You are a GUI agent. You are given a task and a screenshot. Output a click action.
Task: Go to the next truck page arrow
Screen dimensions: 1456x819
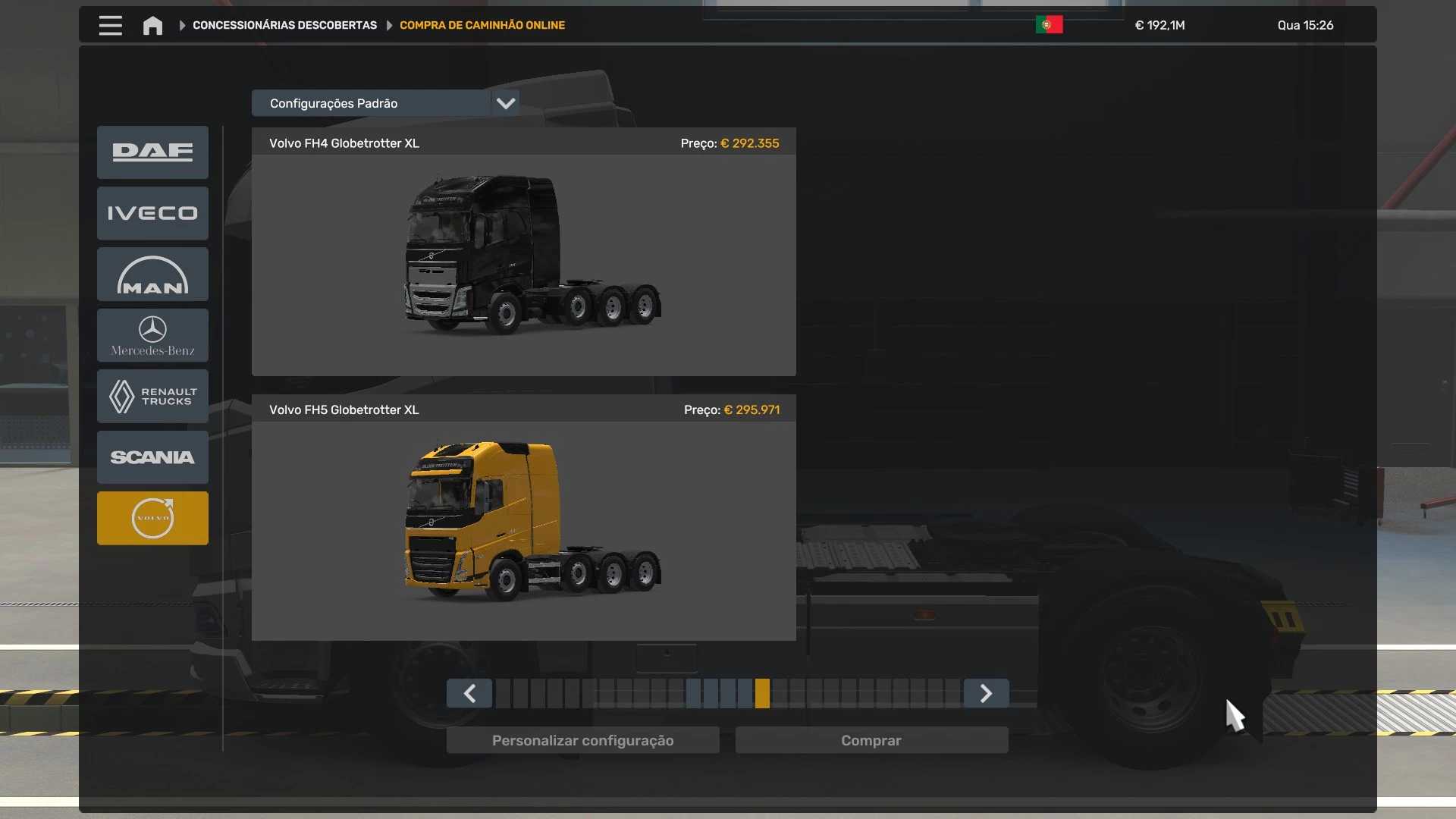pyautogui.click(x=986, y=694)
